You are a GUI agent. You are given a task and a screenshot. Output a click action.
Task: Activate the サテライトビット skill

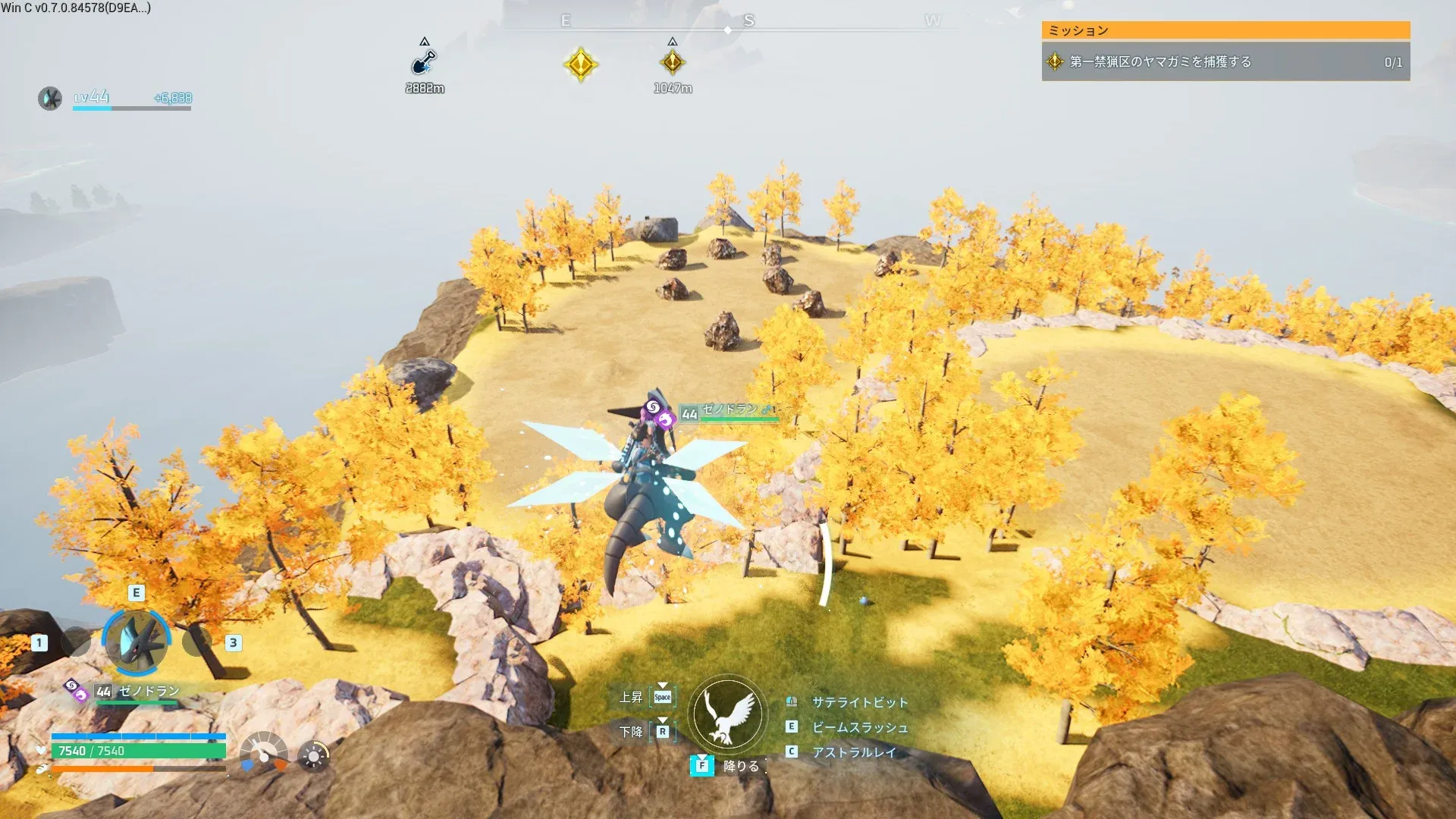(x=859, y=702)
